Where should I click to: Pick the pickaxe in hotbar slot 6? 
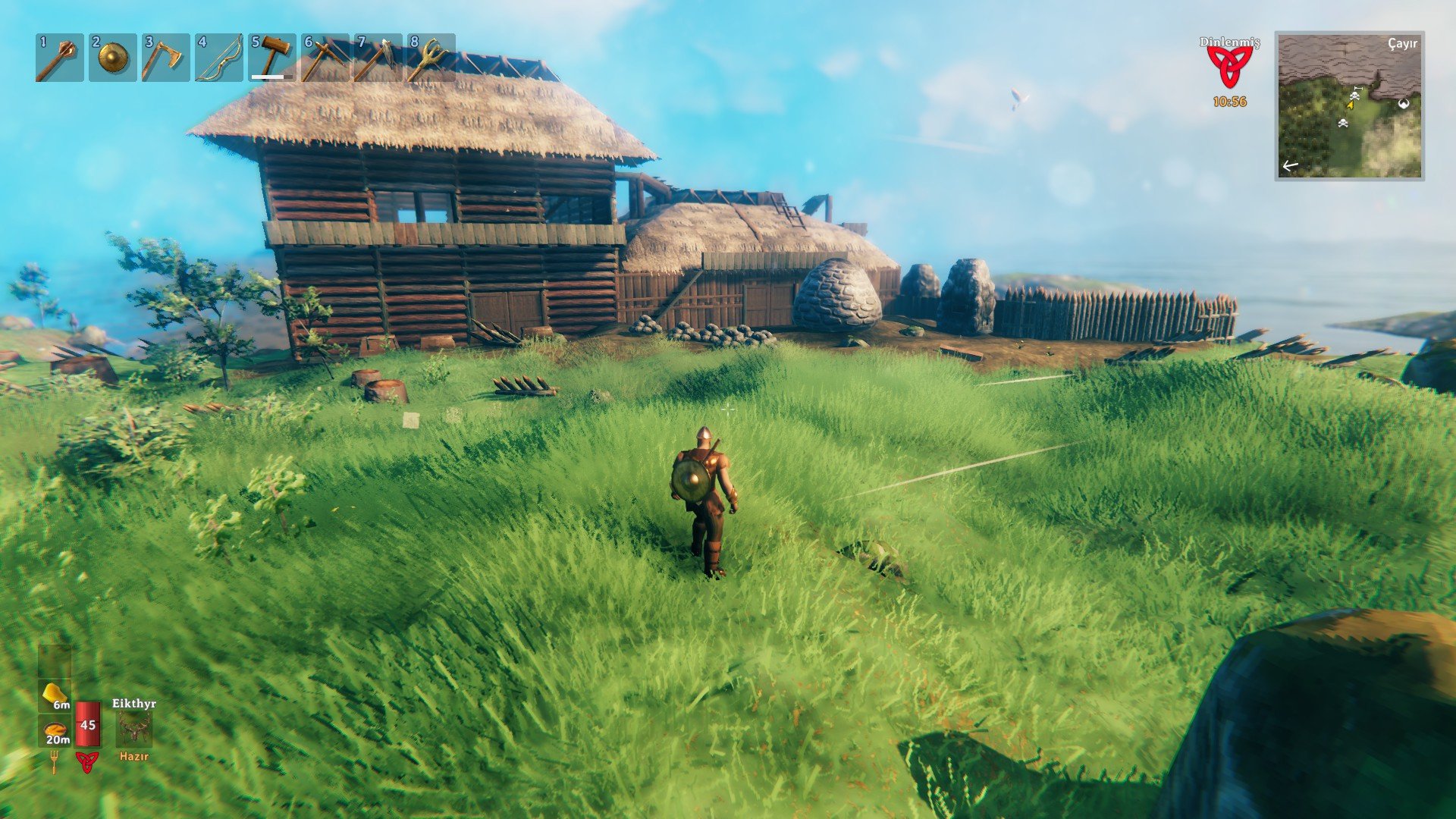[325, 58]
